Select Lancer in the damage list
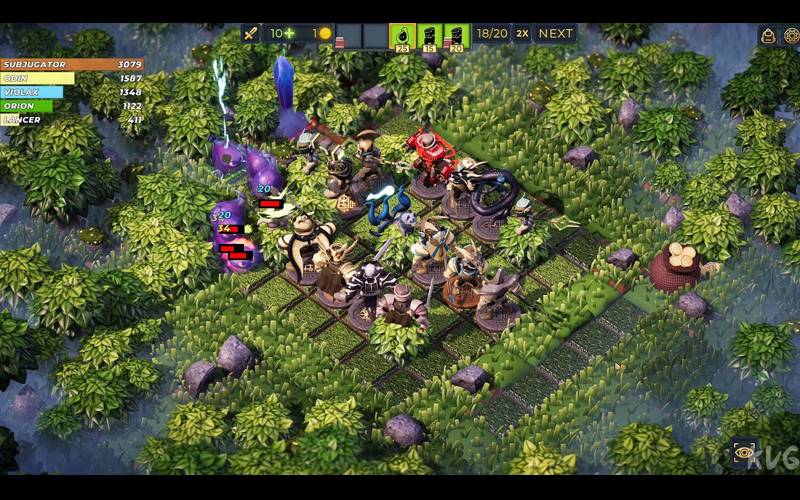Viewport: 800px width, 500px height. pos(72,119)
